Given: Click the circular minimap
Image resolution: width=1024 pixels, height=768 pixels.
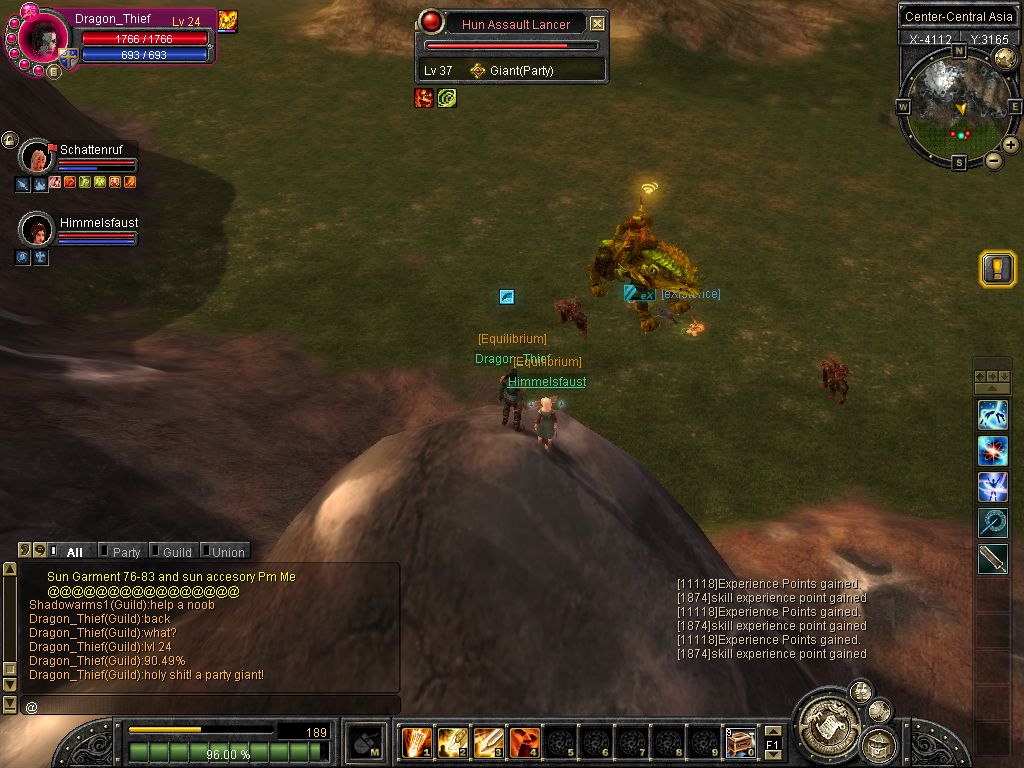Looking at the screenshot, I should 959,105.
